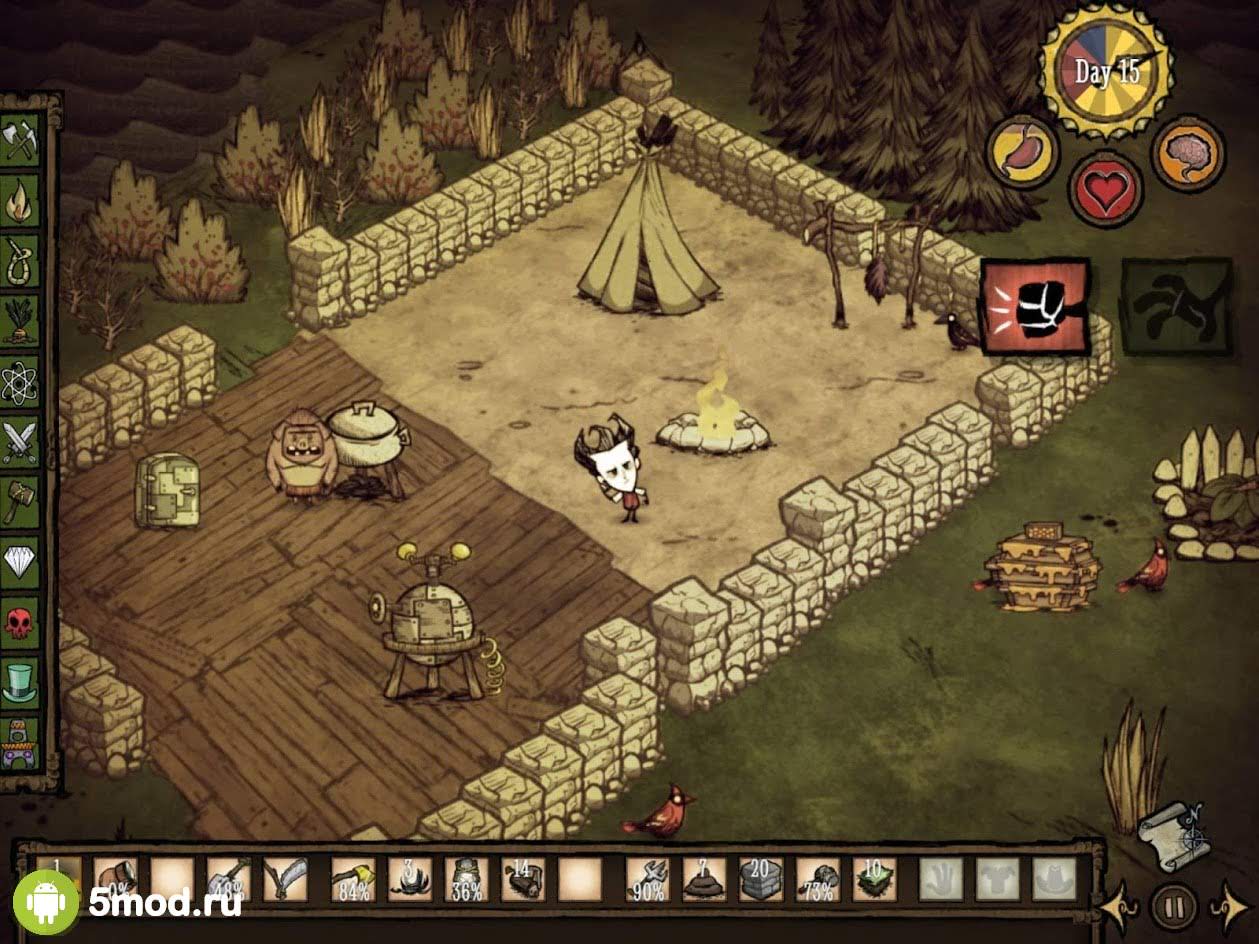Viewport: 1259px width, 944px height.
Task: Tap the dark hand action button
Action: pos(1176,306)
